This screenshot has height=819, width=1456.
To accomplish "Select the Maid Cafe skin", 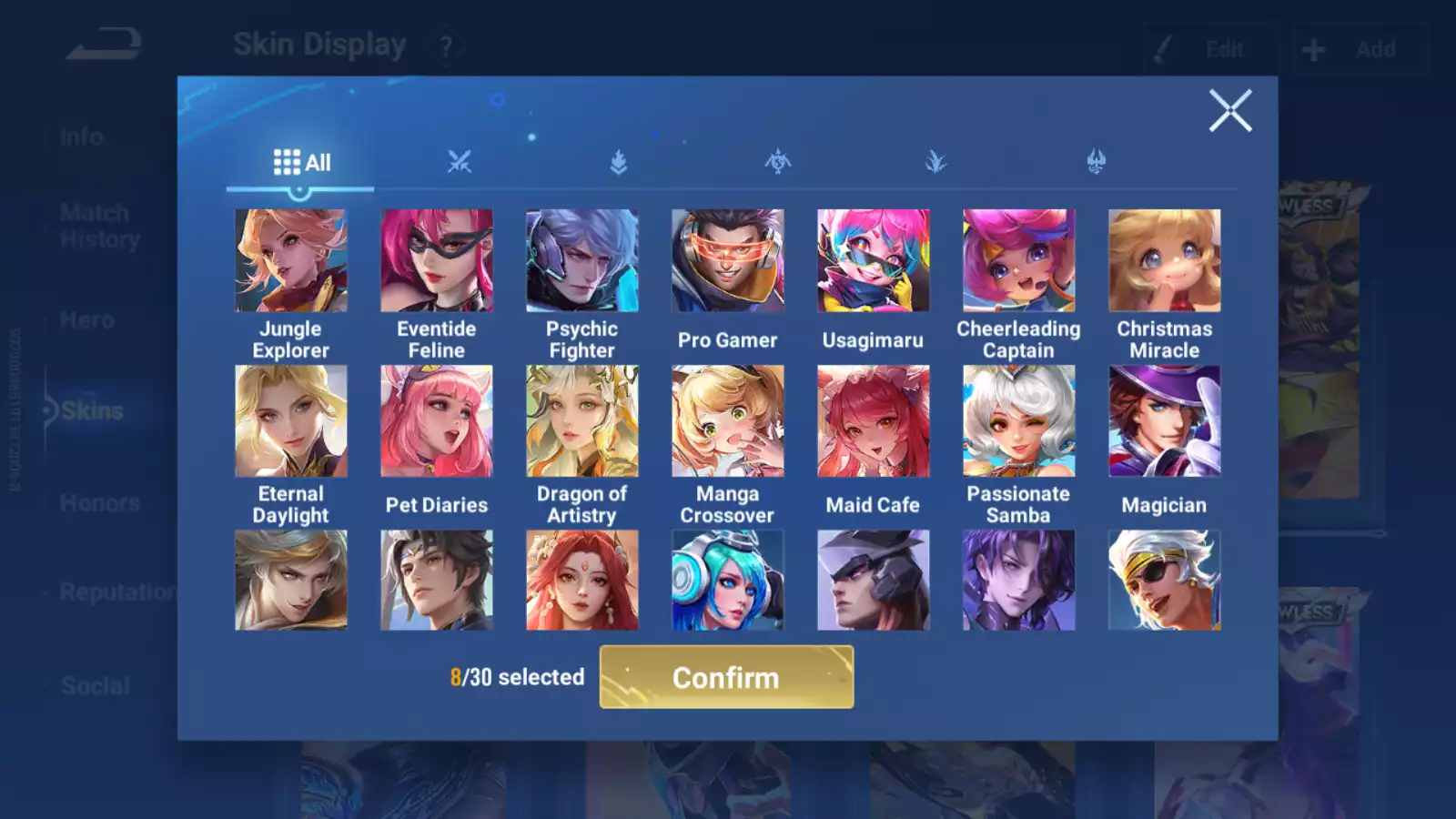I will (874, 421).
